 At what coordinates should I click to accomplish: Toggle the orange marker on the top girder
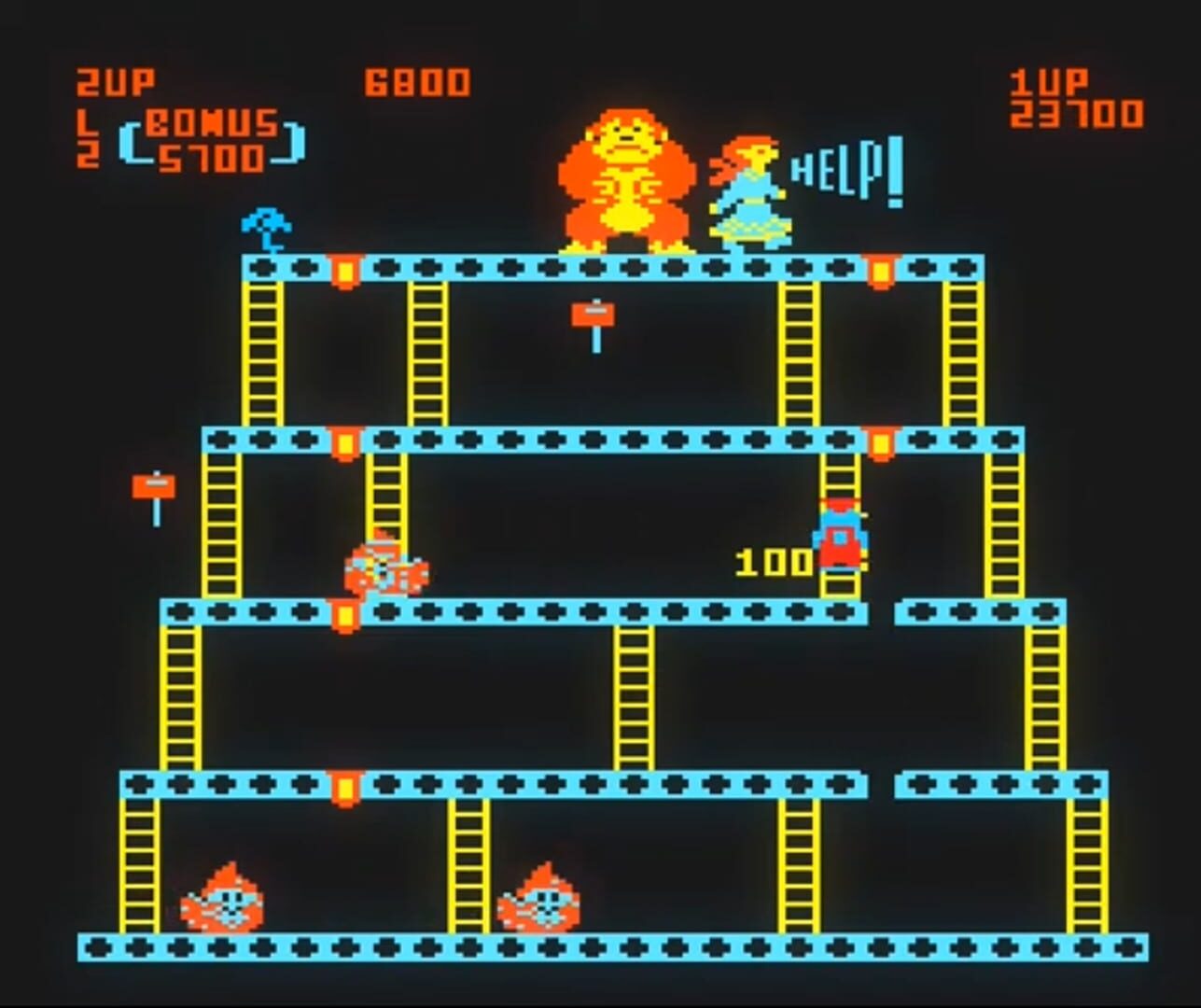point(345,270)
